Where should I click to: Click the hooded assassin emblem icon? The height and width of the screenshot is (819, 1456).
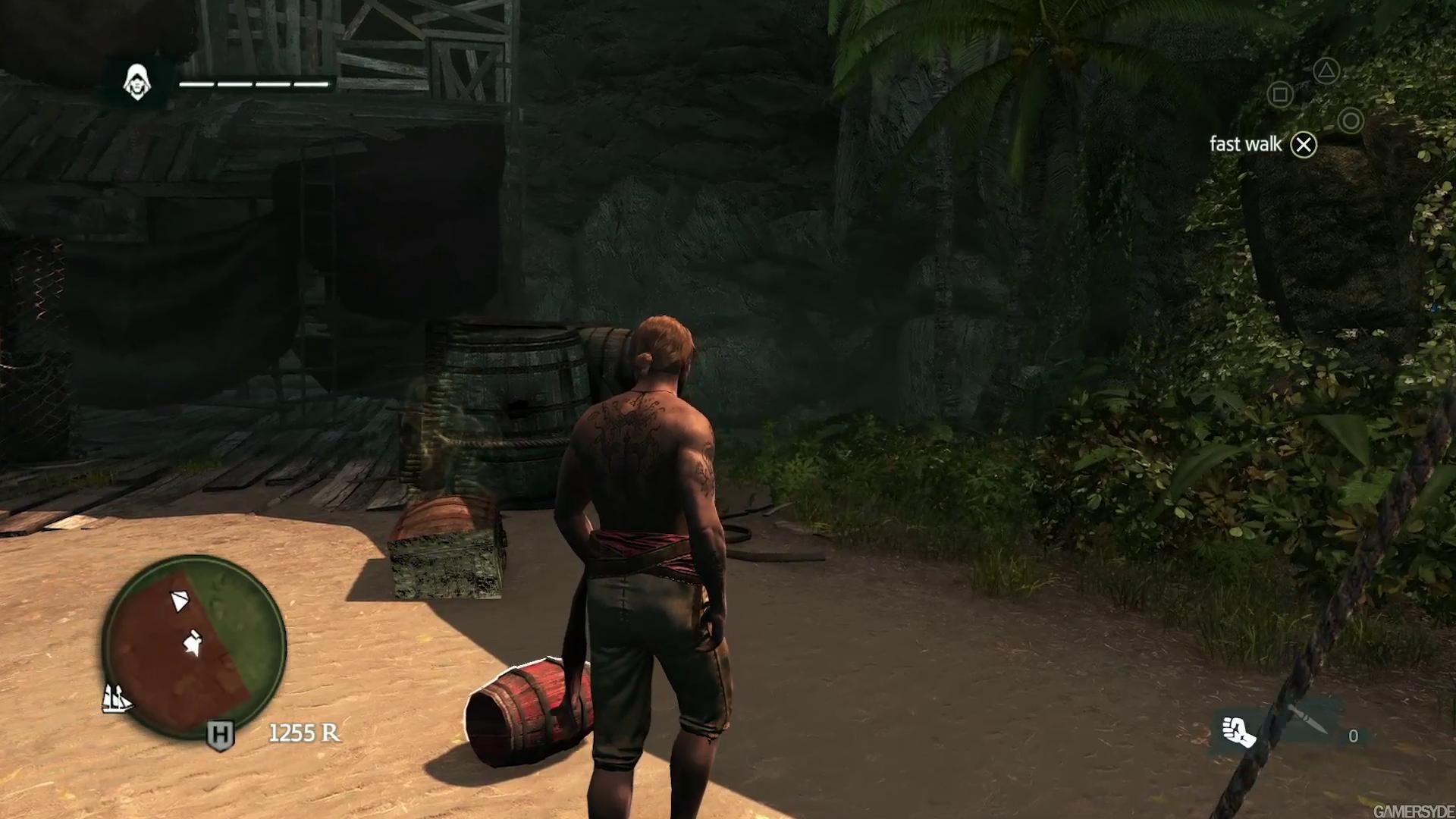click(x=138, y=82)
